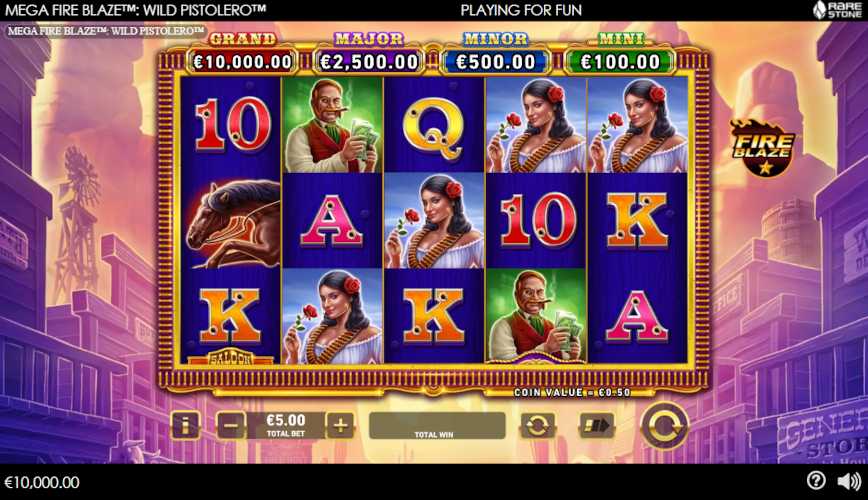Viewport: 868px width, 500px height.
Task: Mute sound using speaker icon
Action: click(848, 481)
